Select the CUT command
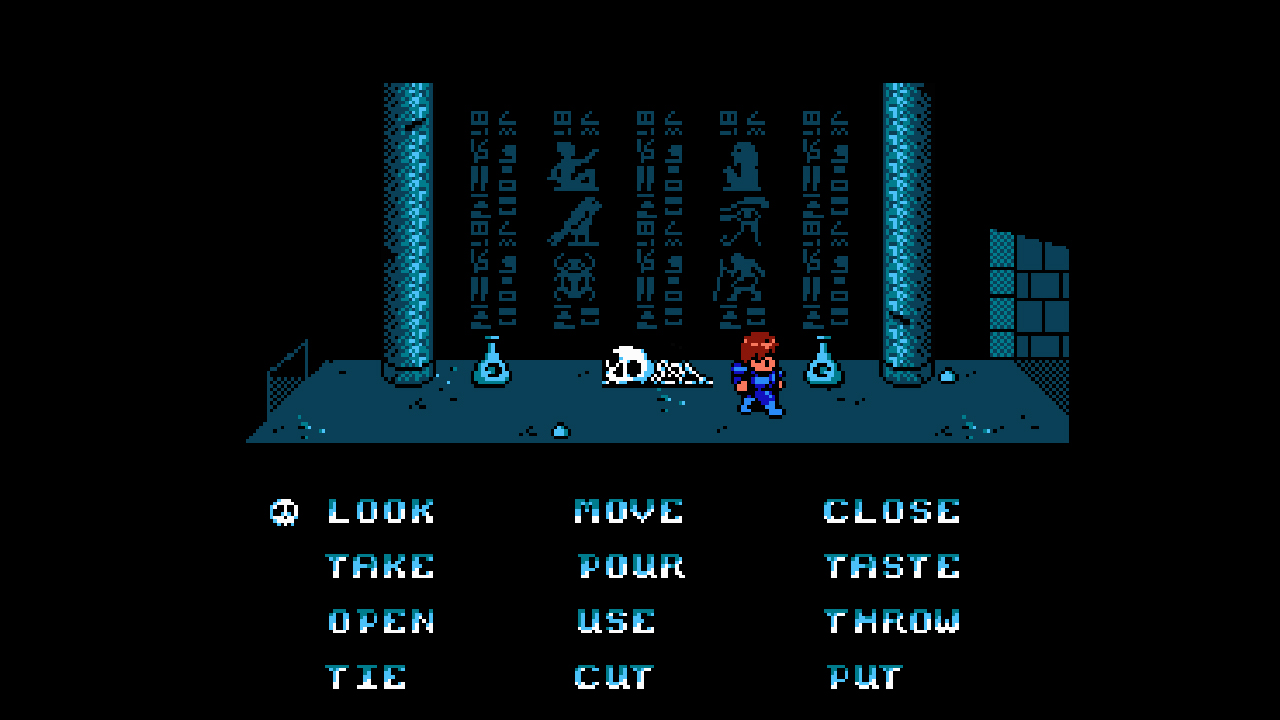Viewport: 1280px width, 720px height. point(612,676)
